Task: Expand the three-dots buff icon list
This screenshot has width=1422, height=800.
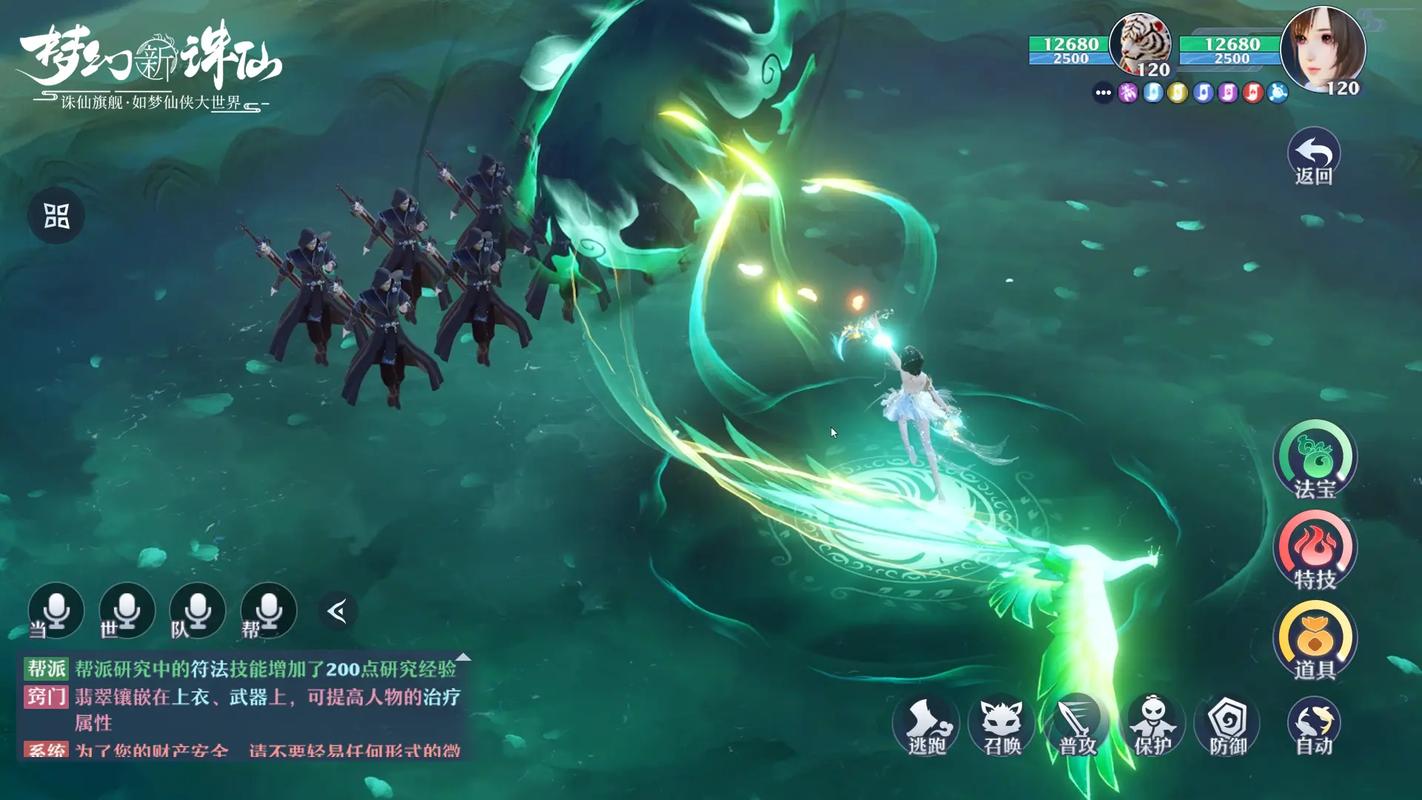Action: pos(1103,93)
